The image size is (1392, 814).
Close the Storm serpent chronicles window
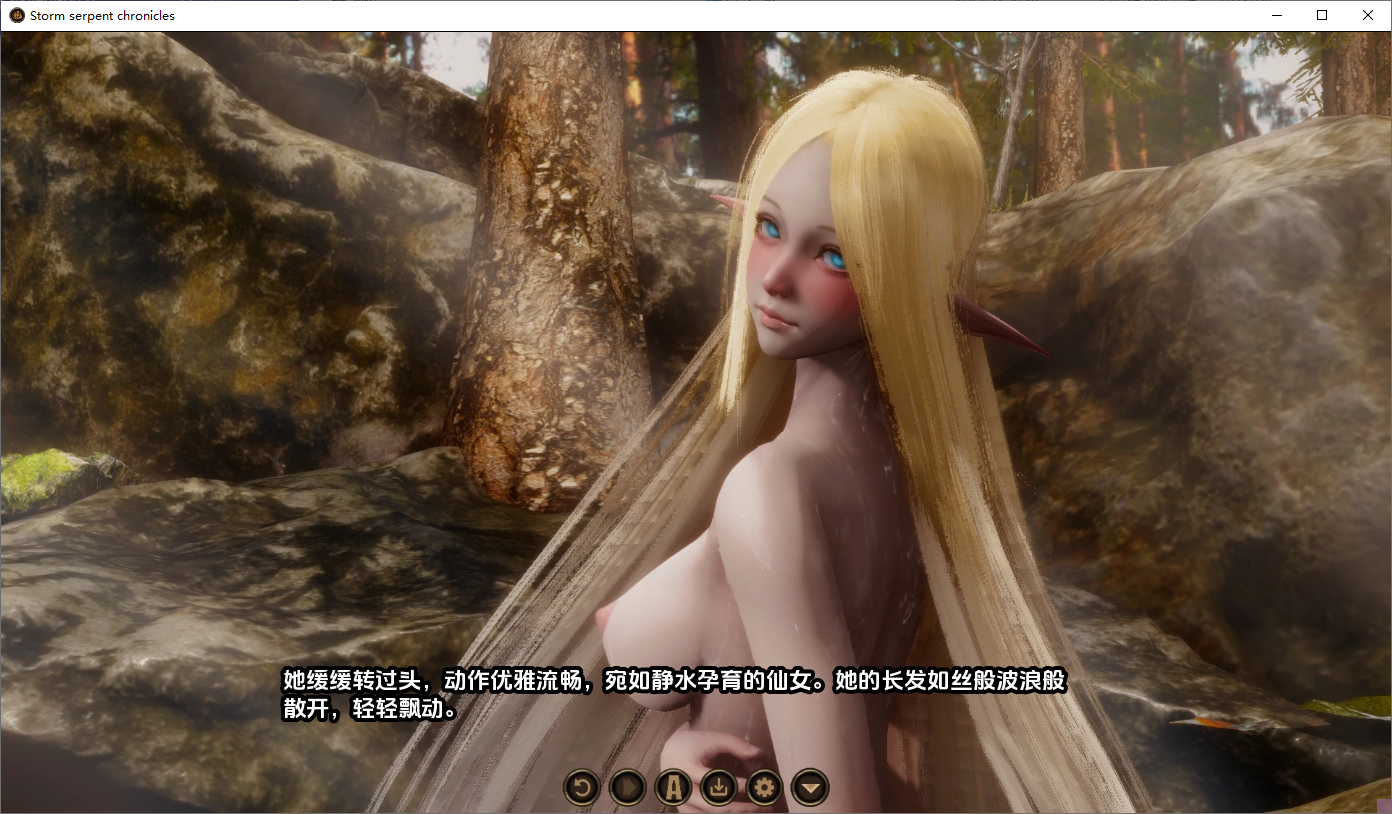[1367, 15]
